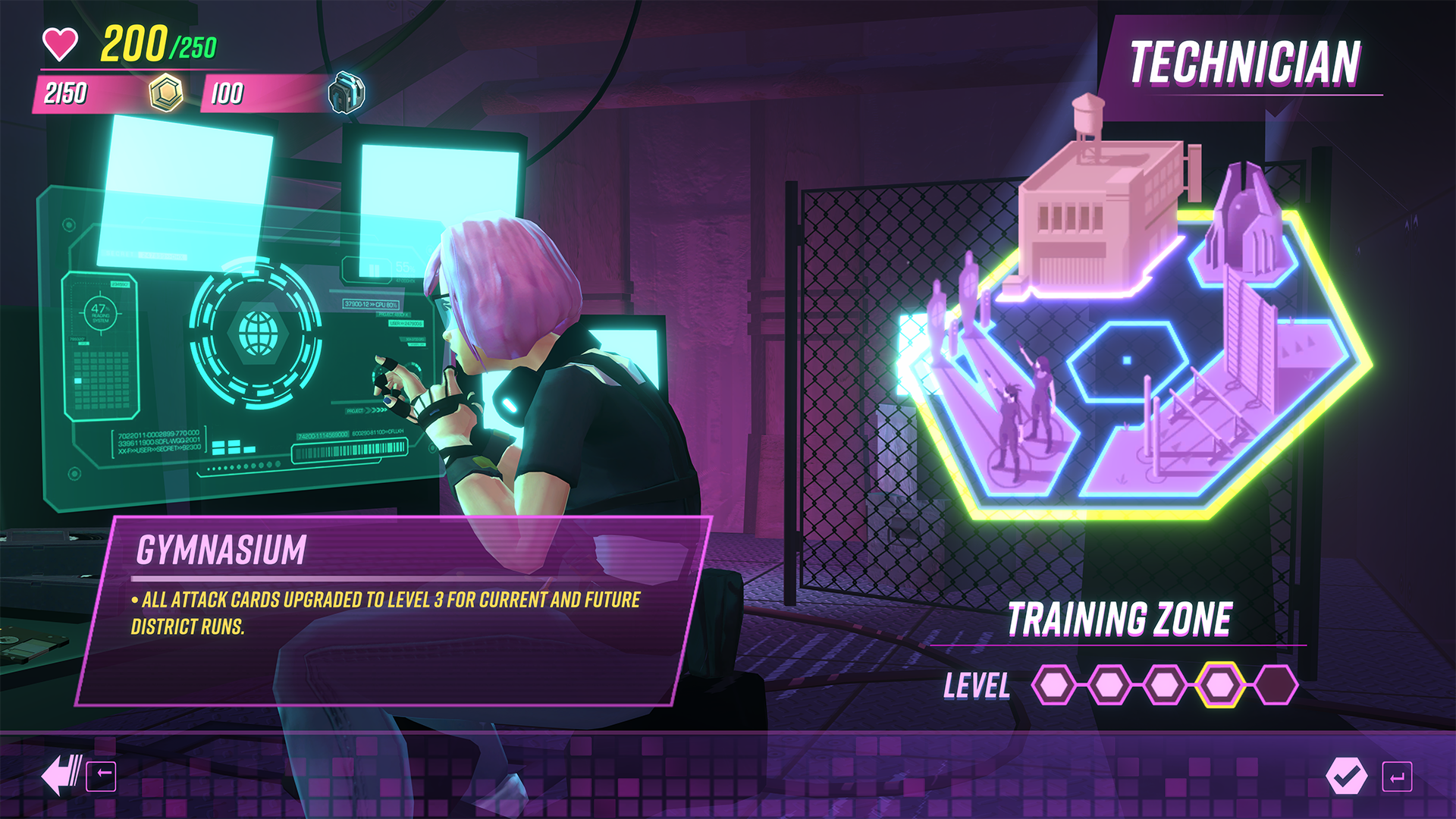Click the globe icon on the monitor display

click(x=257, y=332)
